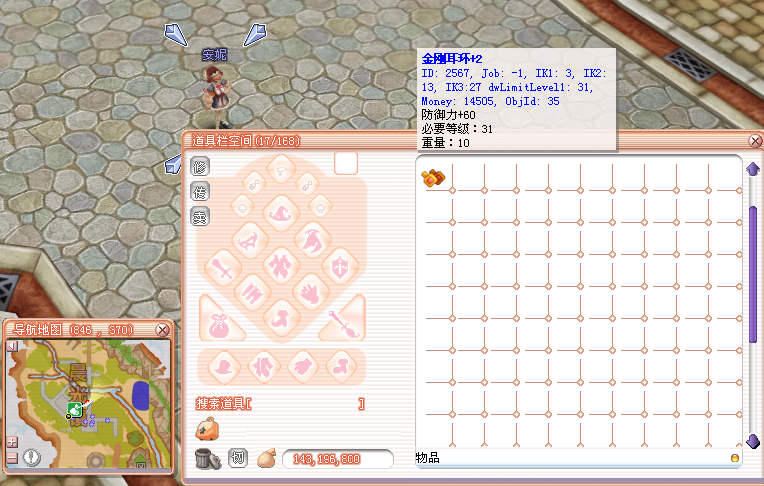Click the trash can discard icon
The height and width of the screenshot is (486, 764).
click(207, 458)
